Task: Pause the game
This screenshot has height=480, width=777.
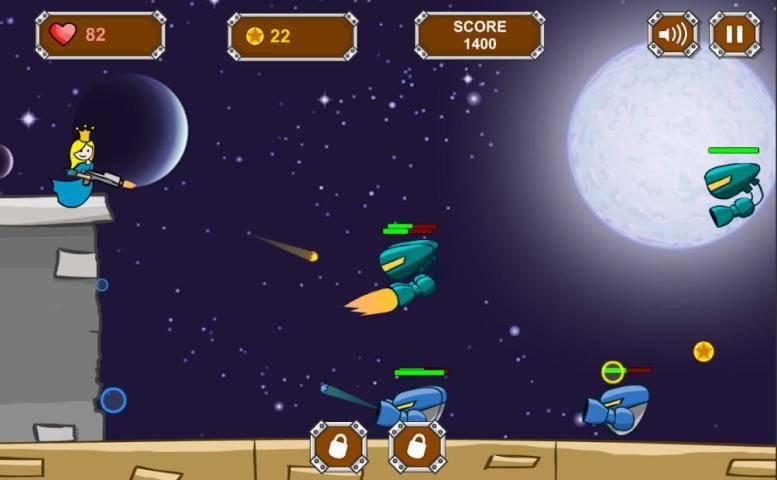Action: [734, 35]
